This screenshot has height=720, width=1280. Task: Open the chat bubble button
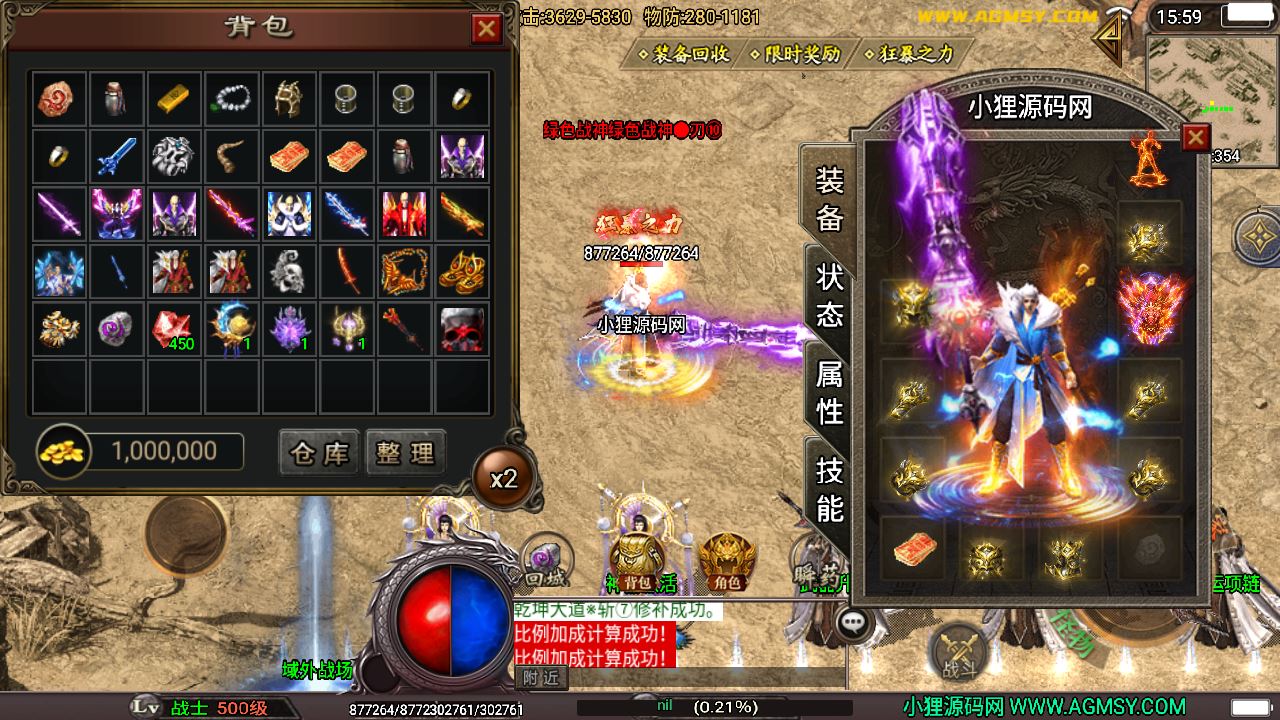[853, 623]
